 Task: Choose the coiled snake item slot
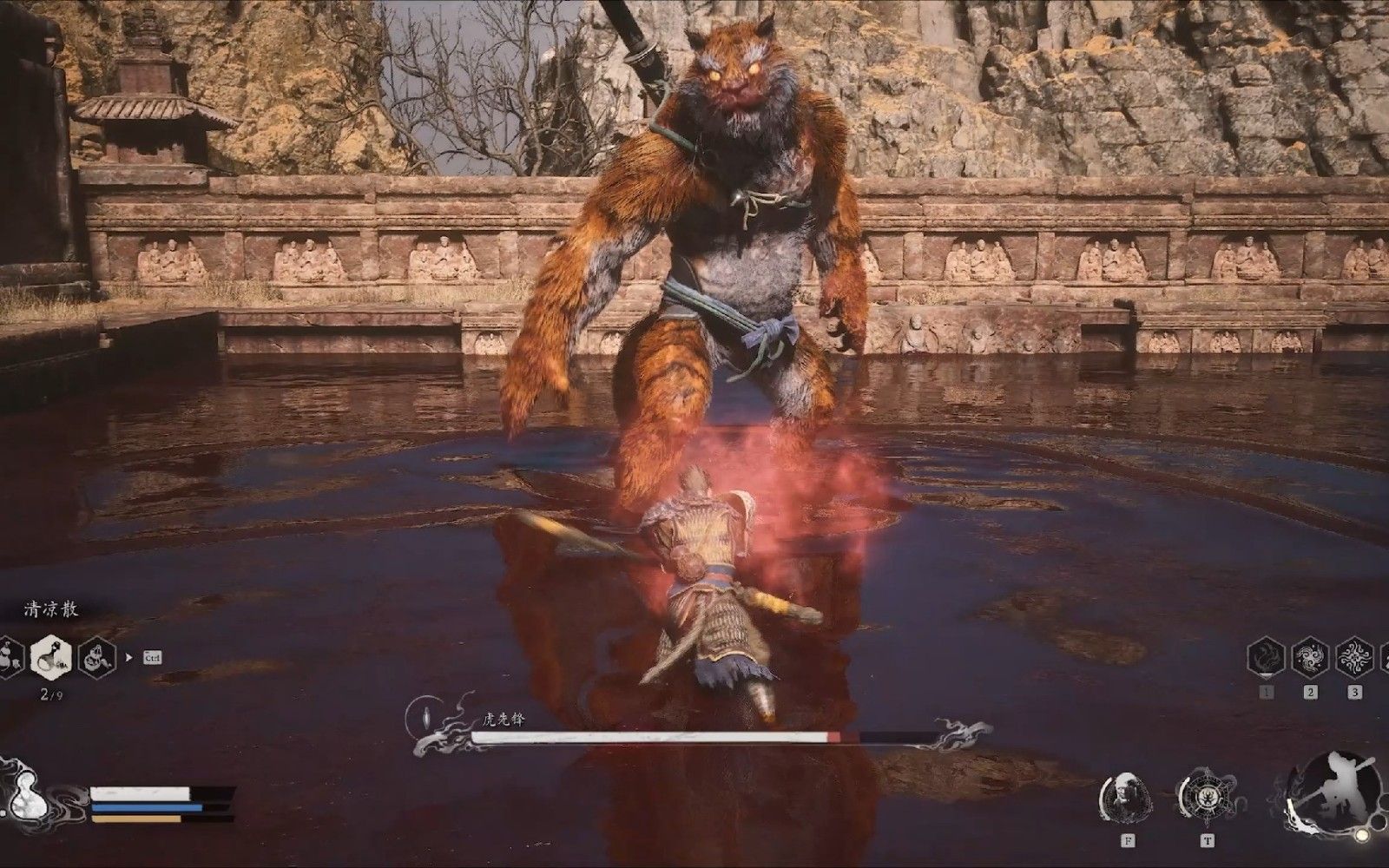[x=95, y=657]
